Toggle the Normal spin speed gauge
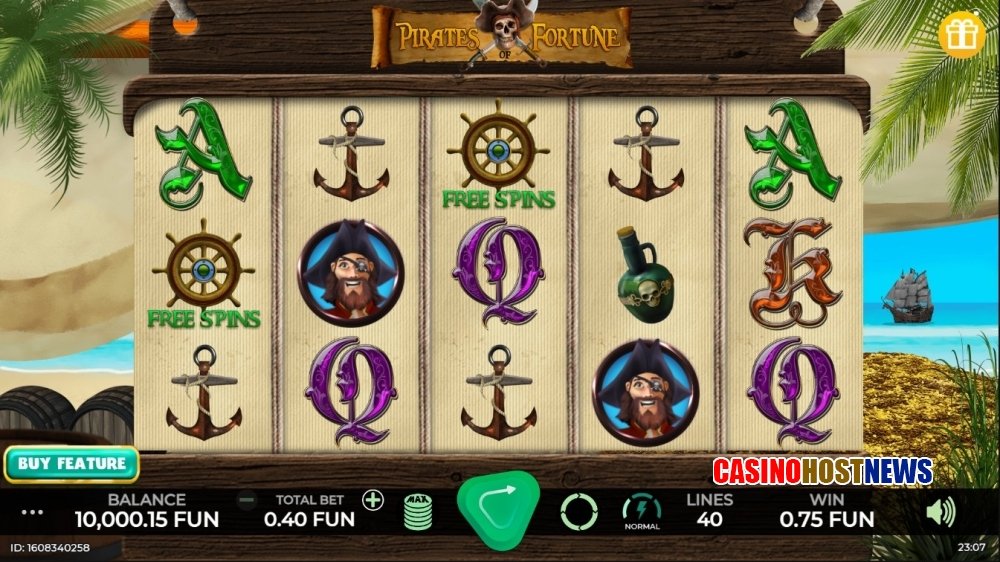This screenshot has width=1000, height=562. pyautogui.click(x=641, y=510)
